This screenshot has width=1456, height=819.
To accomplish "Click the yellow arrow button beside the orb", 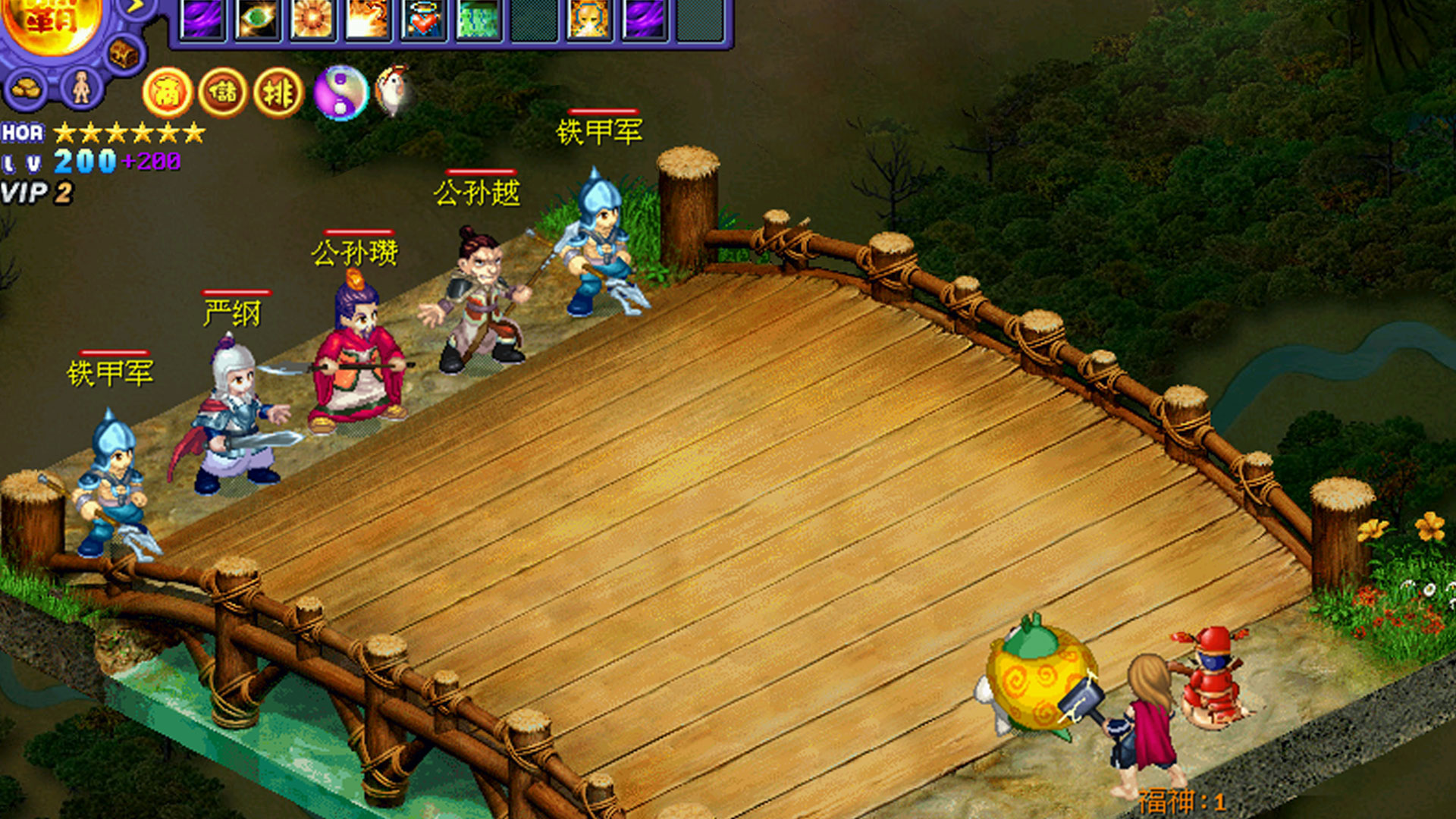I will [136, 8].
